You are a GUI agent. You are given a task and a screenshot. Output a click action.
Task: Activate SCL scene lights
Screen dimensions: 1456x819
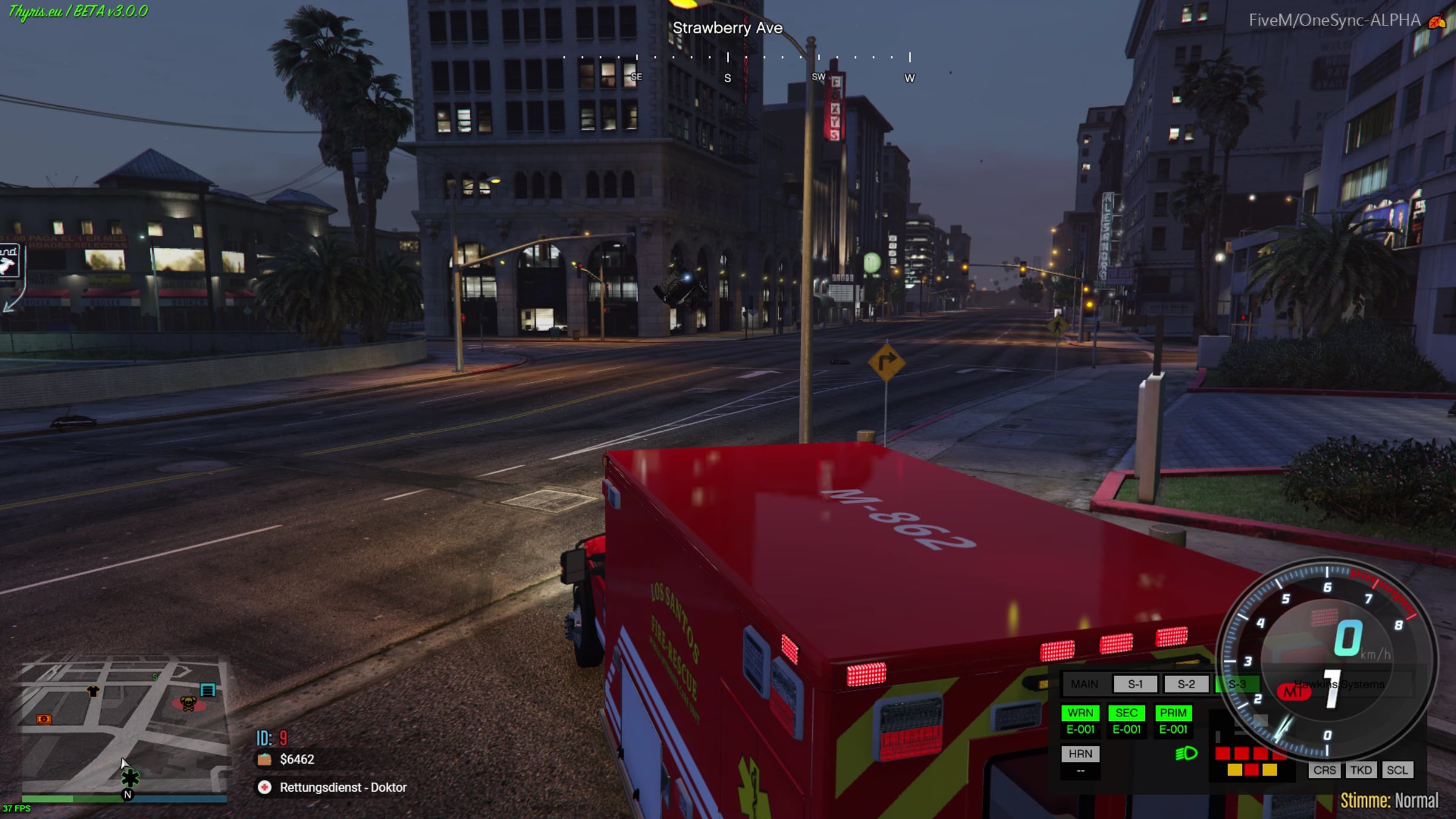point(1397,770)
